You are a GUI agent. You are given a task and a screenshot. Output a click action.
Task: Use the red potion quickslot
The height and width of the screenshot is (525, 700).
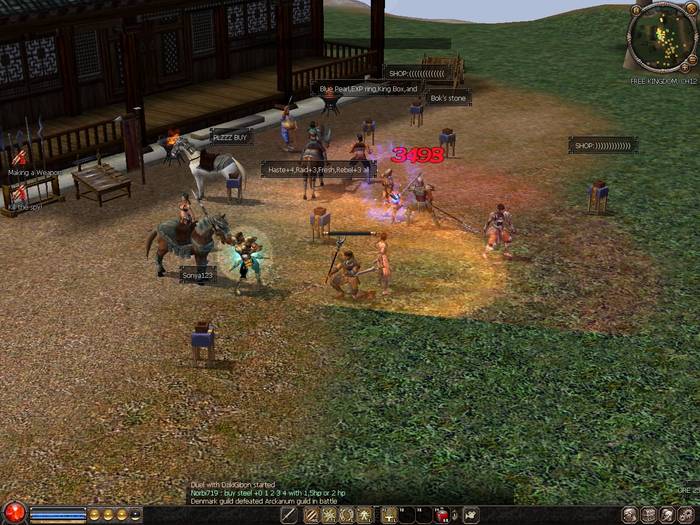442,515
